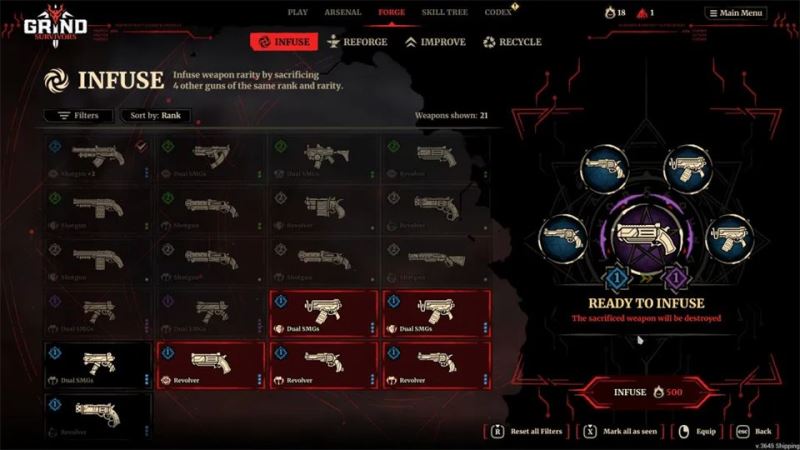Change the Sort by Rank option

(x=156, y=115)
